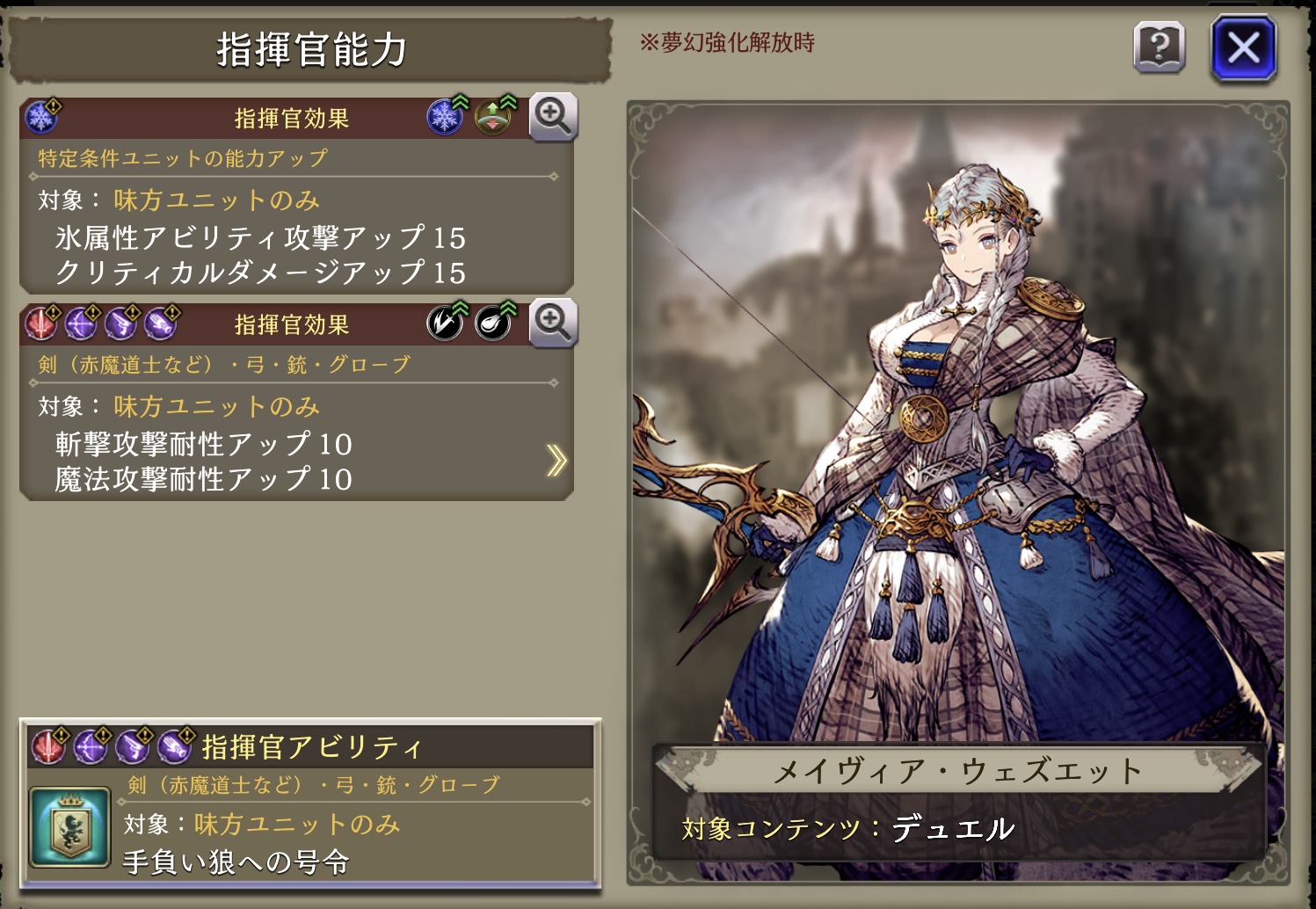Close the commander ability window

1243,48
